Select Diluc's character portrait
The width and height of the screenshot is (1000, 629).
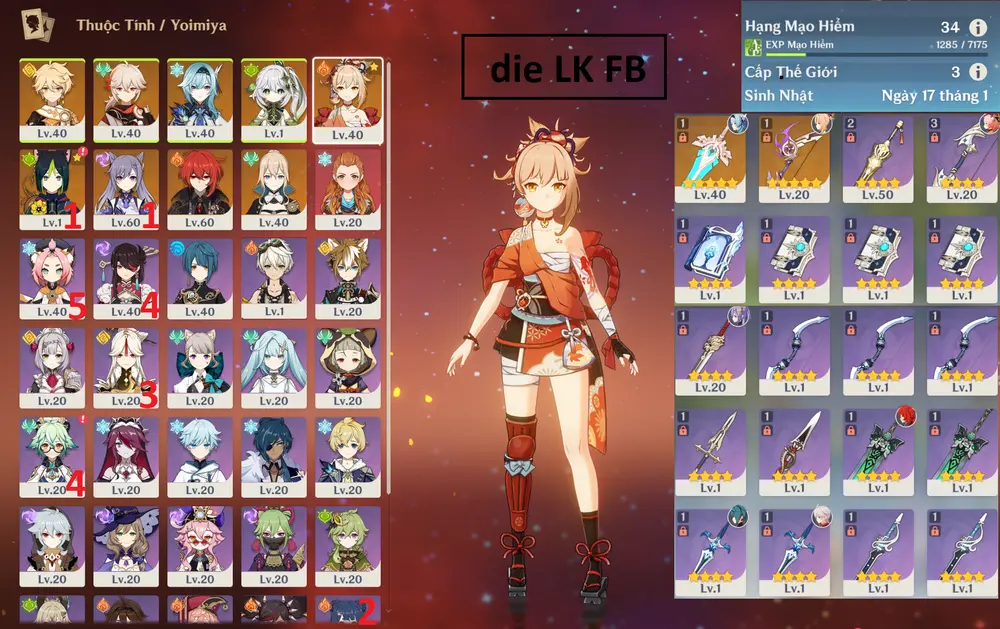click(x=200, y=188)
